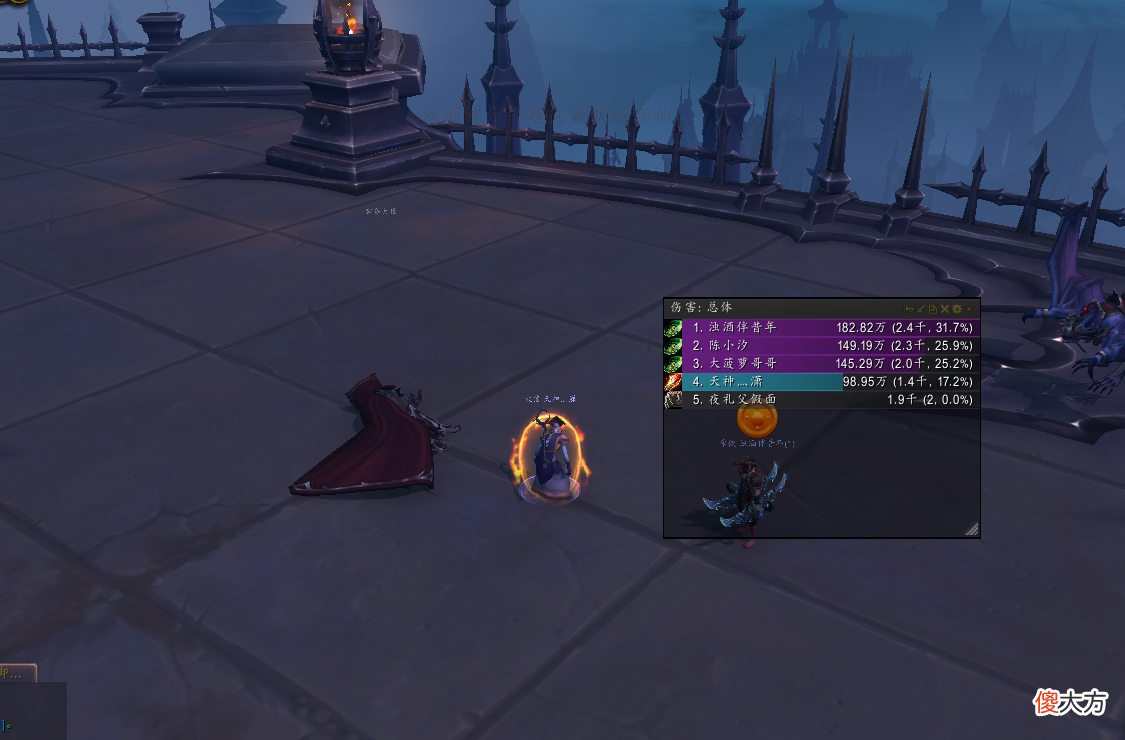The height and width of the screenshot is (740, 1125).
Task: Open 陈小汐 damage breakdown row
Action: coord(820,345)
